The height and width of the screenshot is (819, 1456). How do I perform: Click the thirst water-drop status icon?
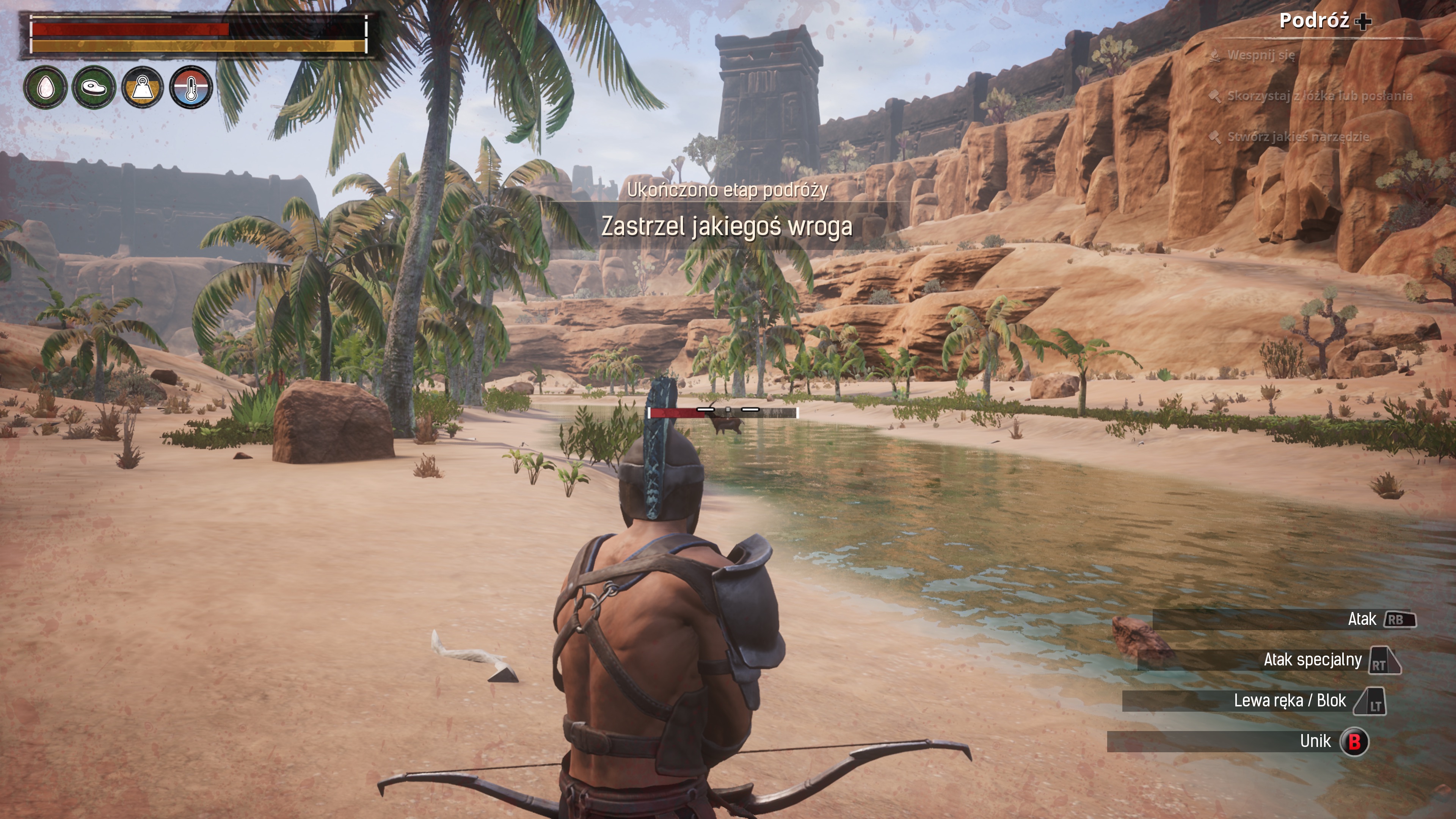(45, 87)
